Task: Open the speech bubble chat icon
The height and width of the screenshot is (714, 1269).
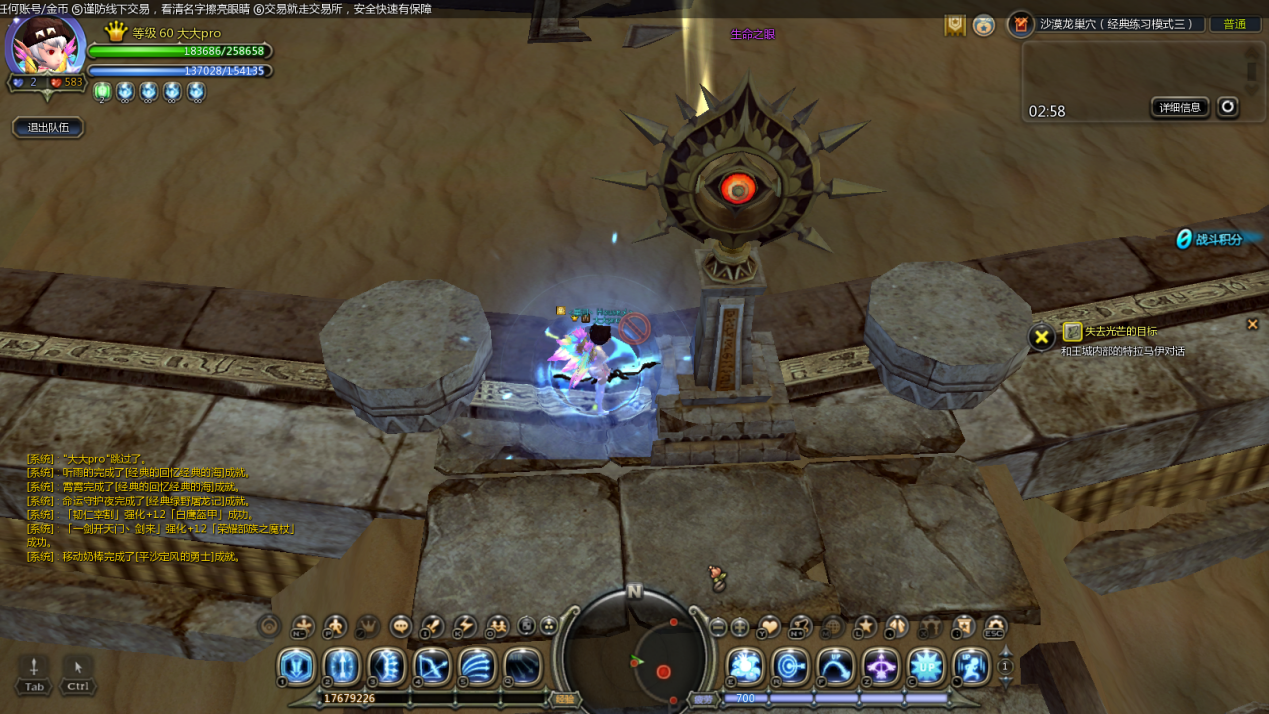Action: click(400, 627)
